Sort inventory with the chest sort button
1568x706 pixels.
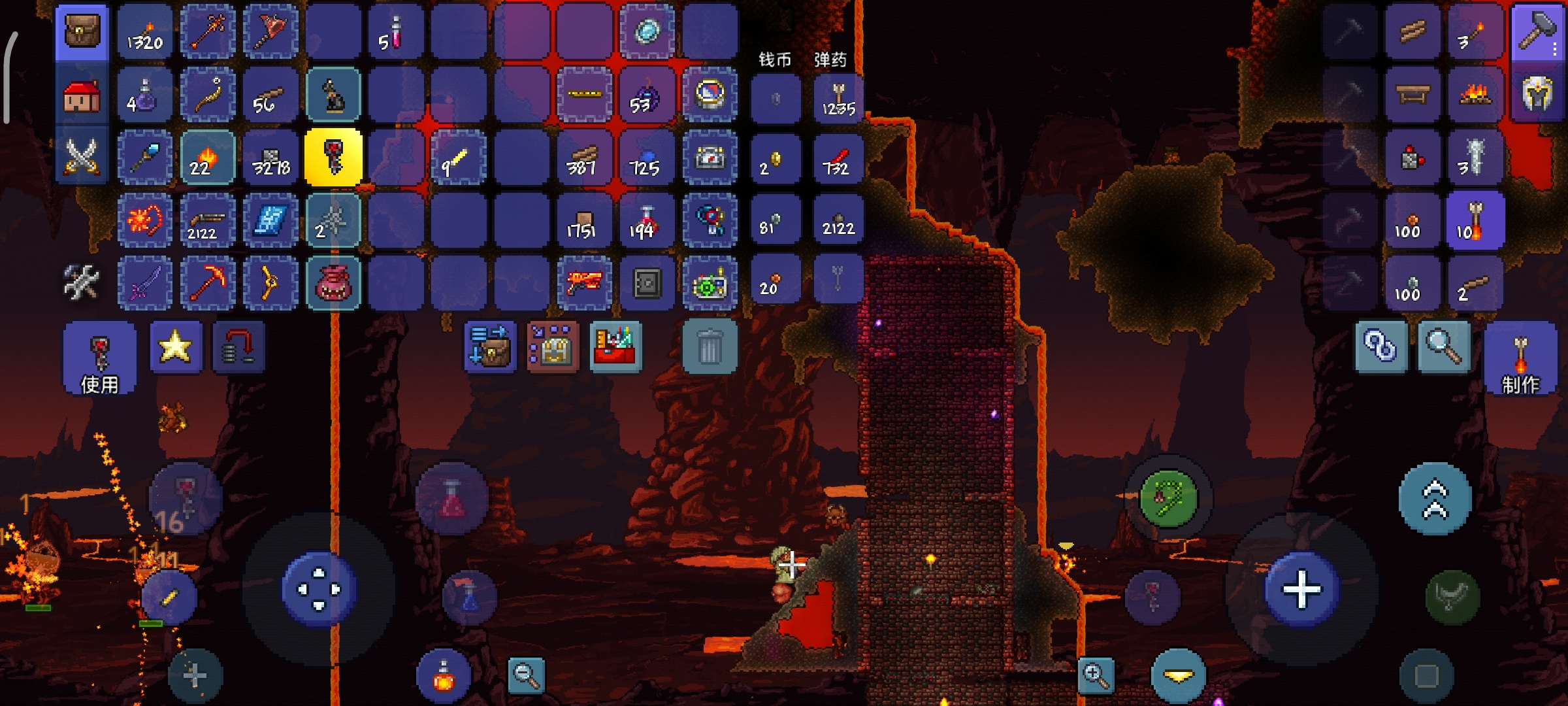(553, 346)
